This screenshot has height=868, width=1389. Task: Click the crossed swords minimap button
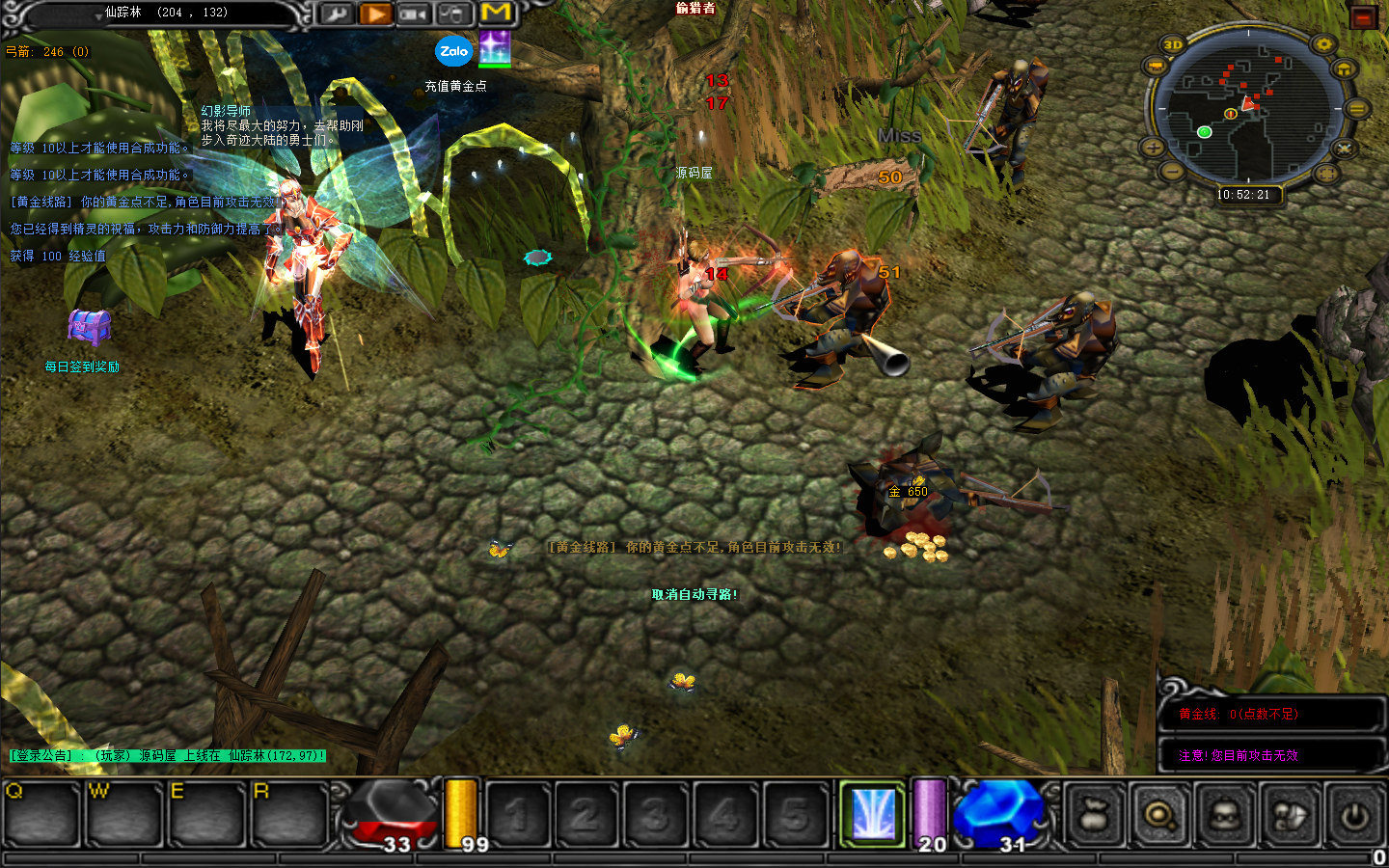click(x=1345, y=148)
